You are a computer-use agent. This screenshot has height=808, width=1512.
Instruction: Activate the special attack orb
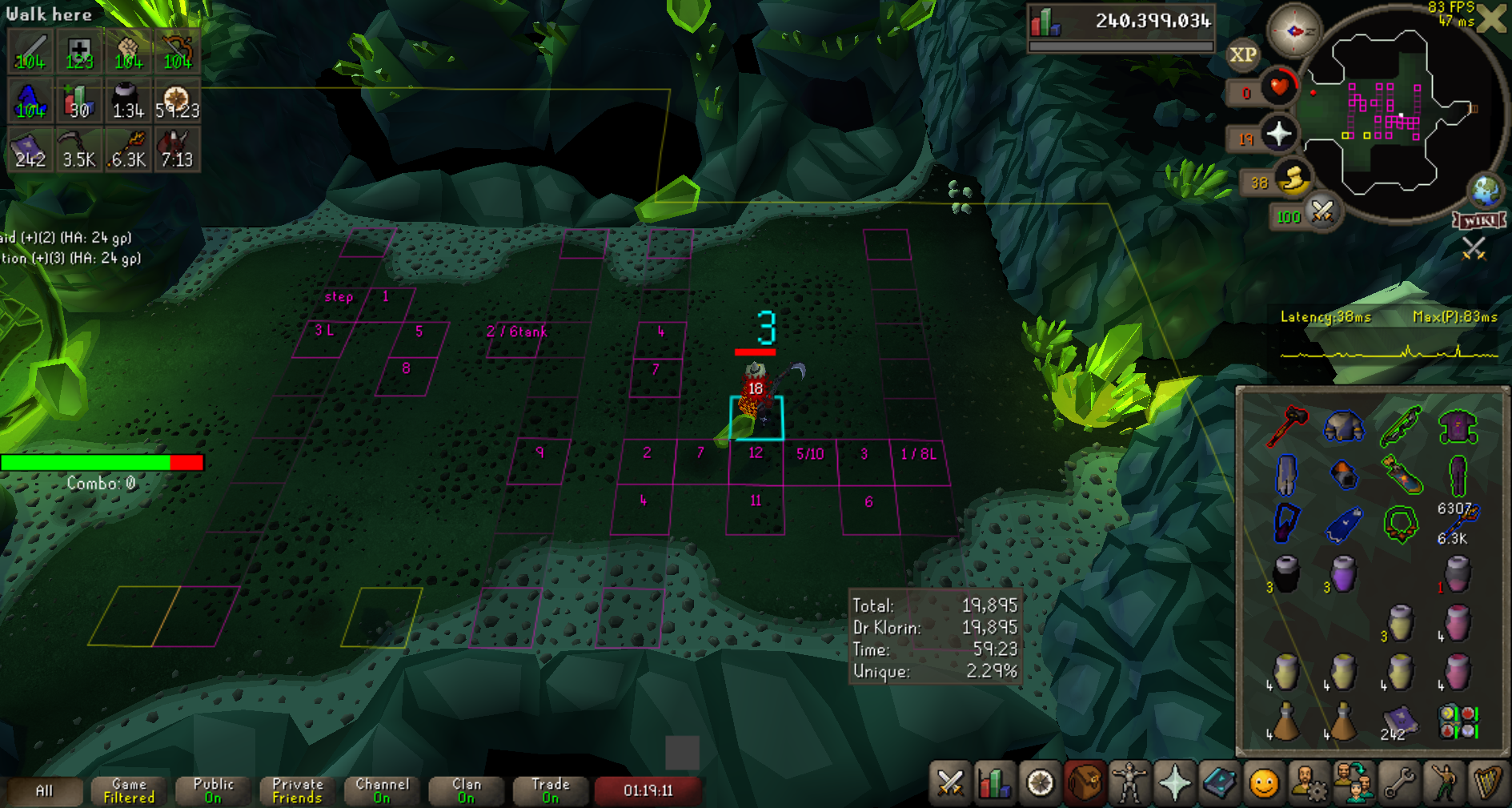[x=1321, y=212]
